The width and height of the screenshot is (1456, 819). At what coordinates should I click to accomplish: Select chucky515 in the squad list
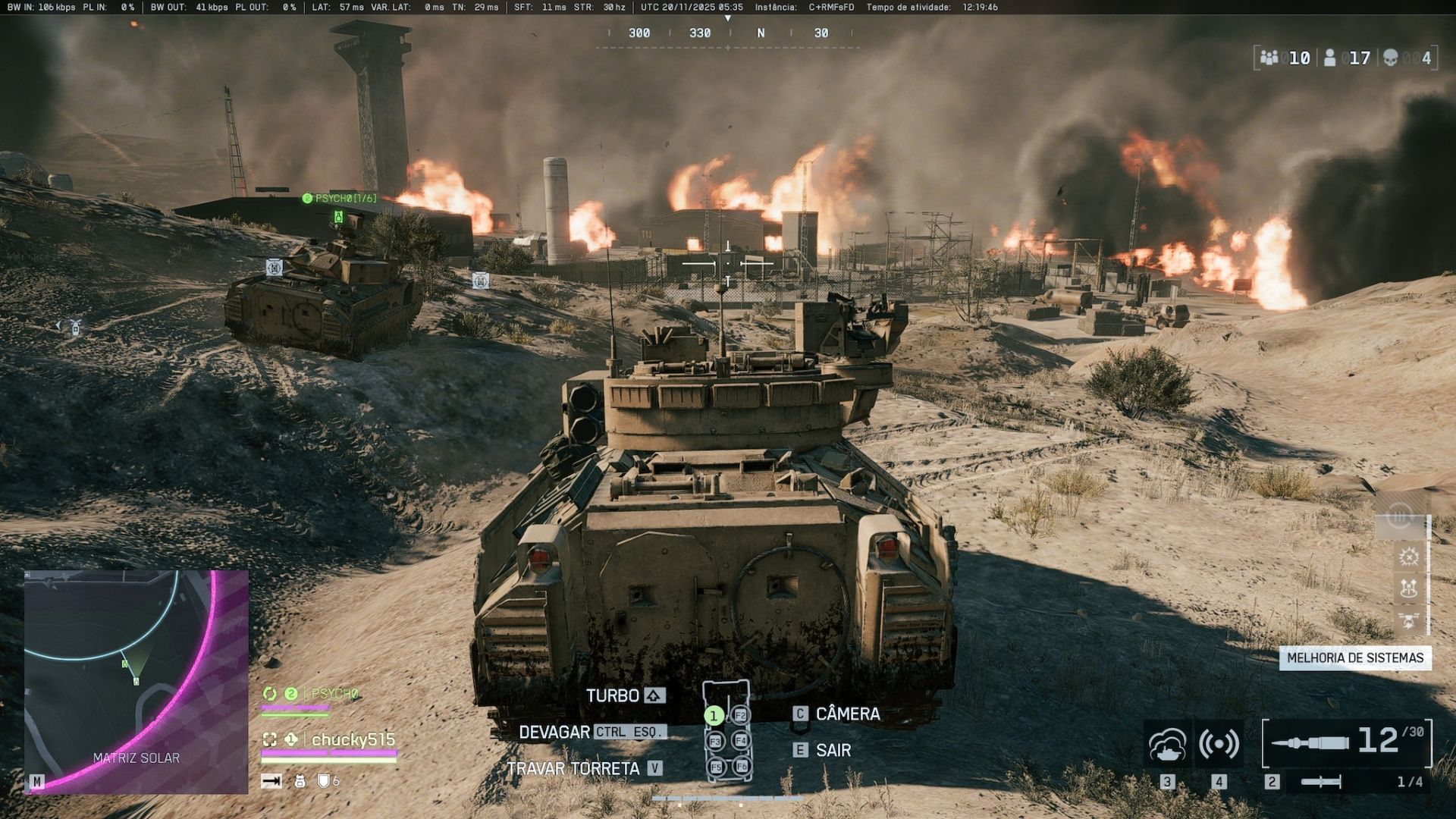pyautogui.click(x=353, y=739)
